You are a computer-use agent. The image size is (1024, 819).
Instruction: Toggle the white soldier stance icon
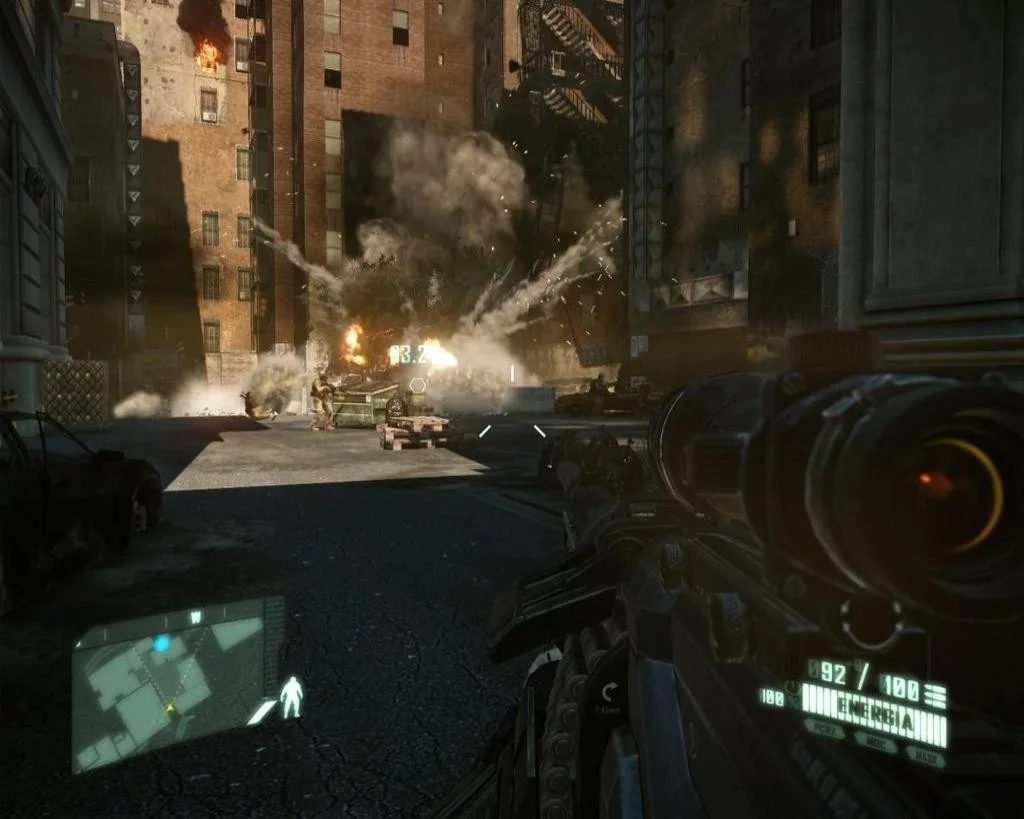[x=291, y=697]
